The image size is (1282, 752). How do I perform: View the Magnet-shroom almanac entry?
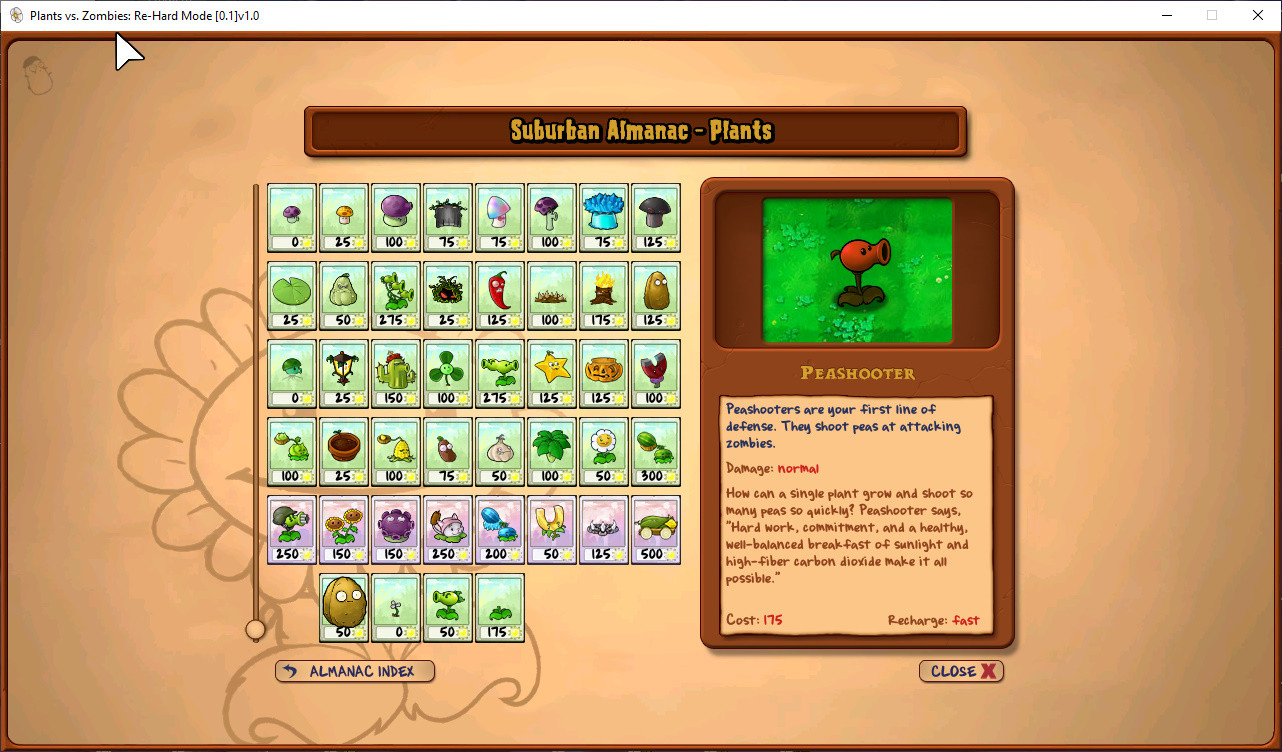point(656,373)
